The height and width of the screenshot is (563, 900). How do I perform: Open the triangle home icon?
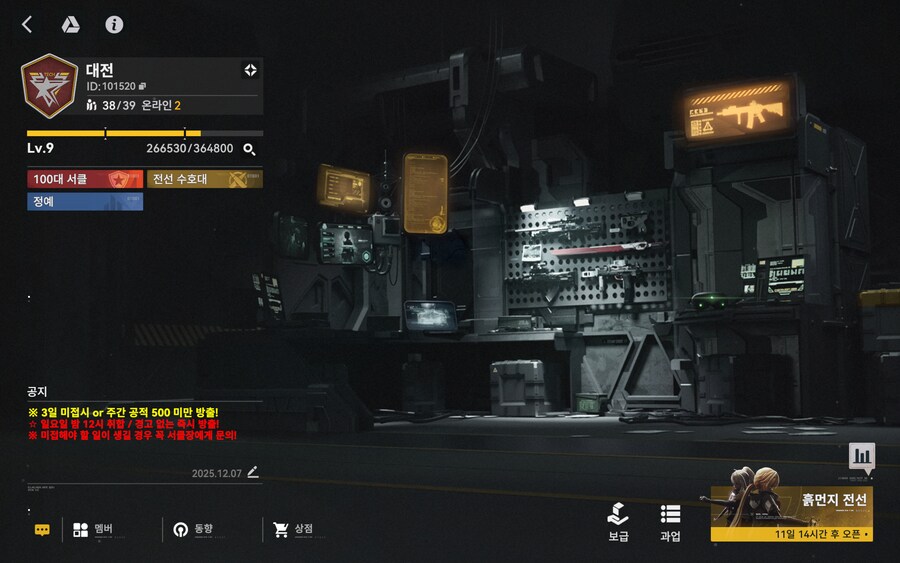[70, 25]
